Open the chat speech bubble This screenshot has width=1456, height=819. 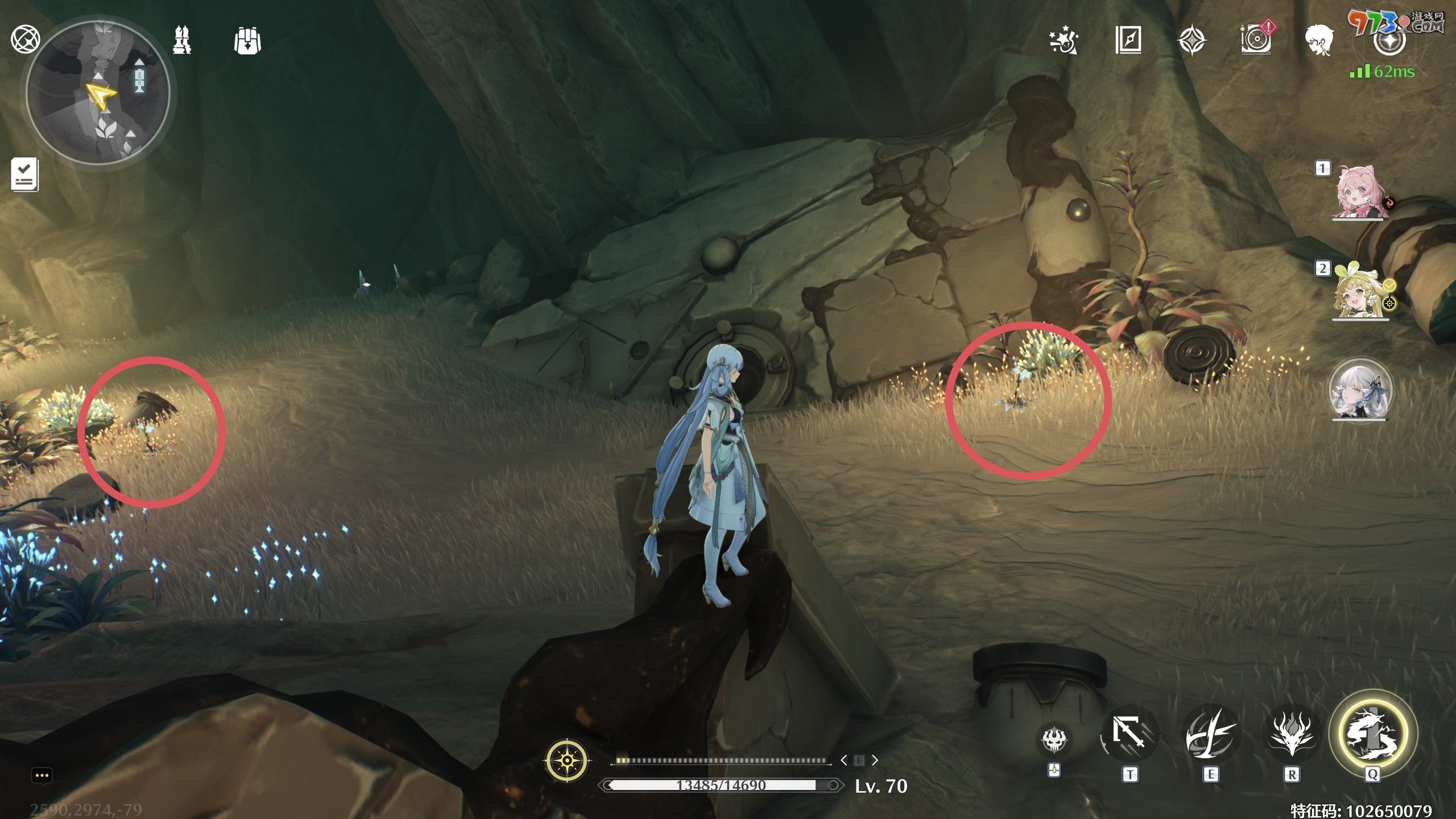[x=42, y=776]
